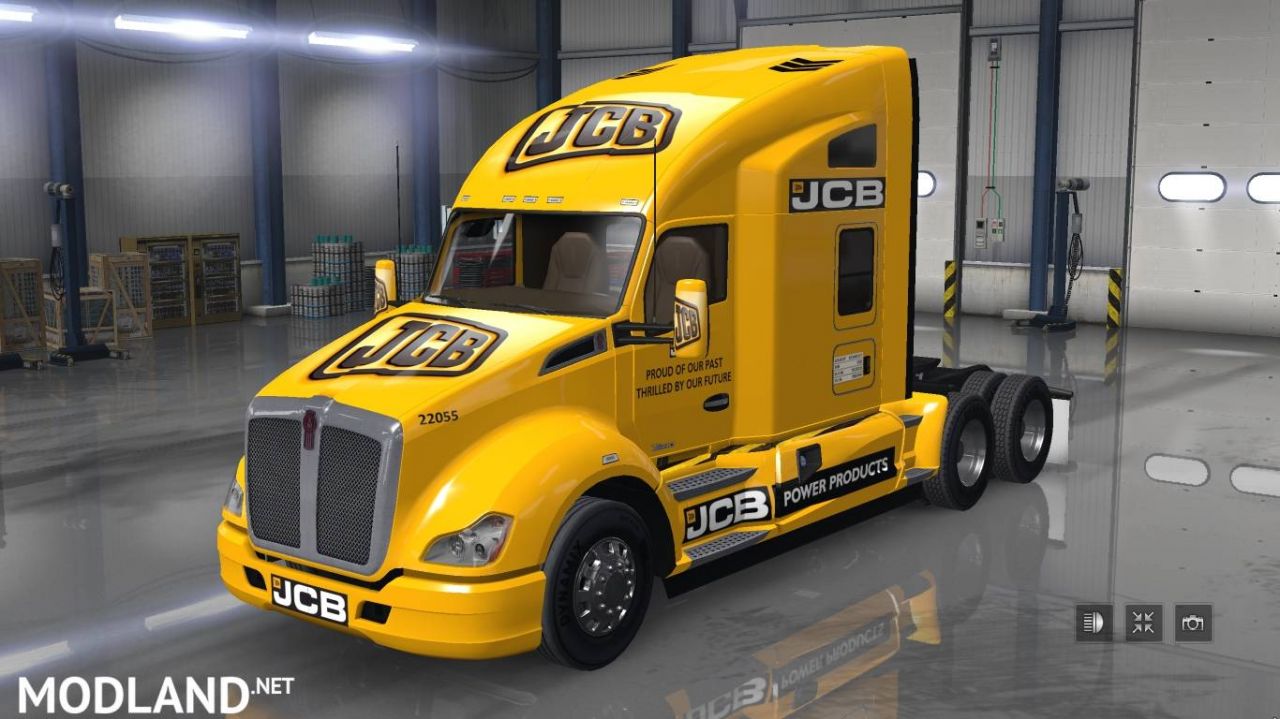This screenshot has width=1280, height=719.
Task: Open the MODLAND.NET watermark link
Action: tap(155, 692)
